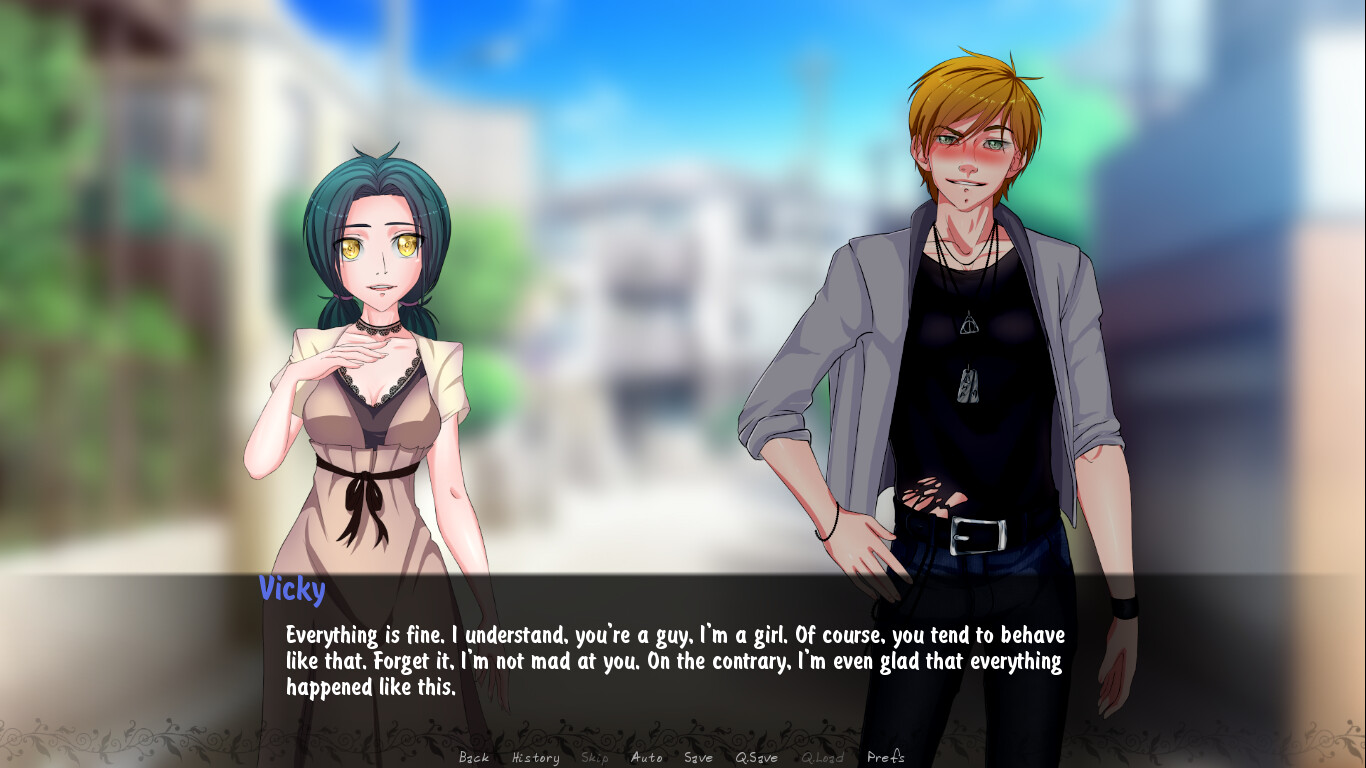Open the Save screen

(699, 758)
